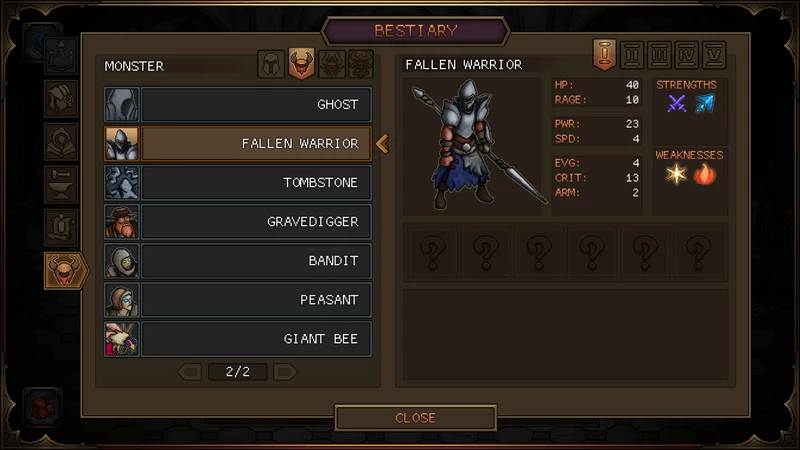Show the Bandit monster details

tap(255, 261)
